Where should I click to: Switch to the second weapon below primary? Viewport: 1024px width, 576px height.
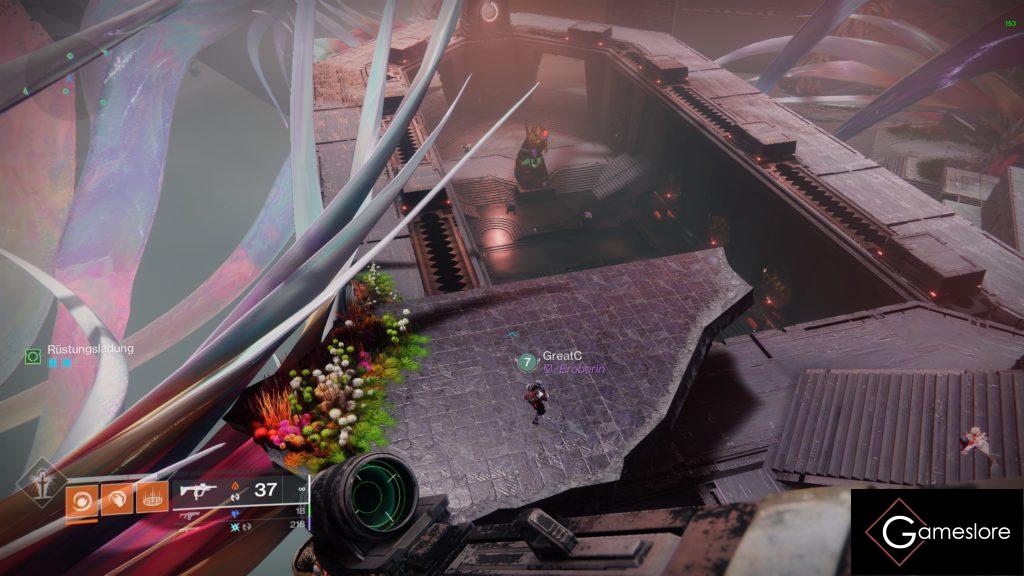click(x=190, y=516)
